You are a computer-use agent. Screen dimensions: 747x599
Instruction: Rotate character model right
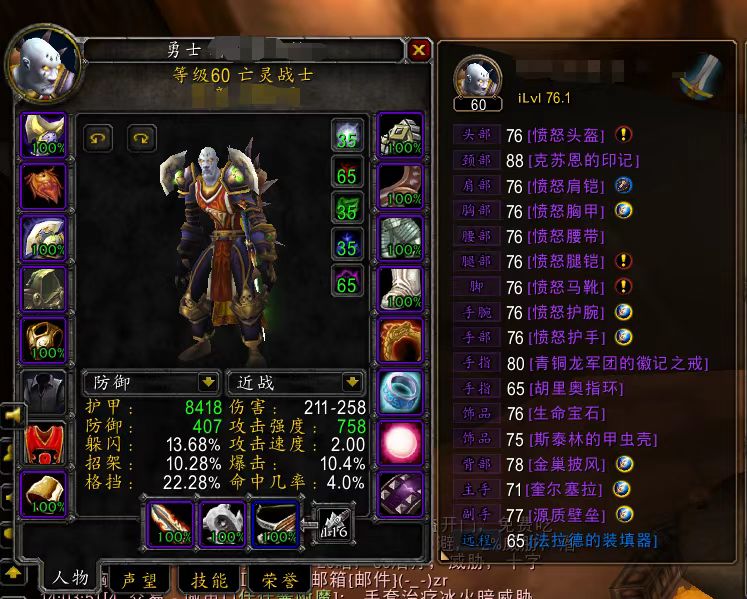pos(142,137)
